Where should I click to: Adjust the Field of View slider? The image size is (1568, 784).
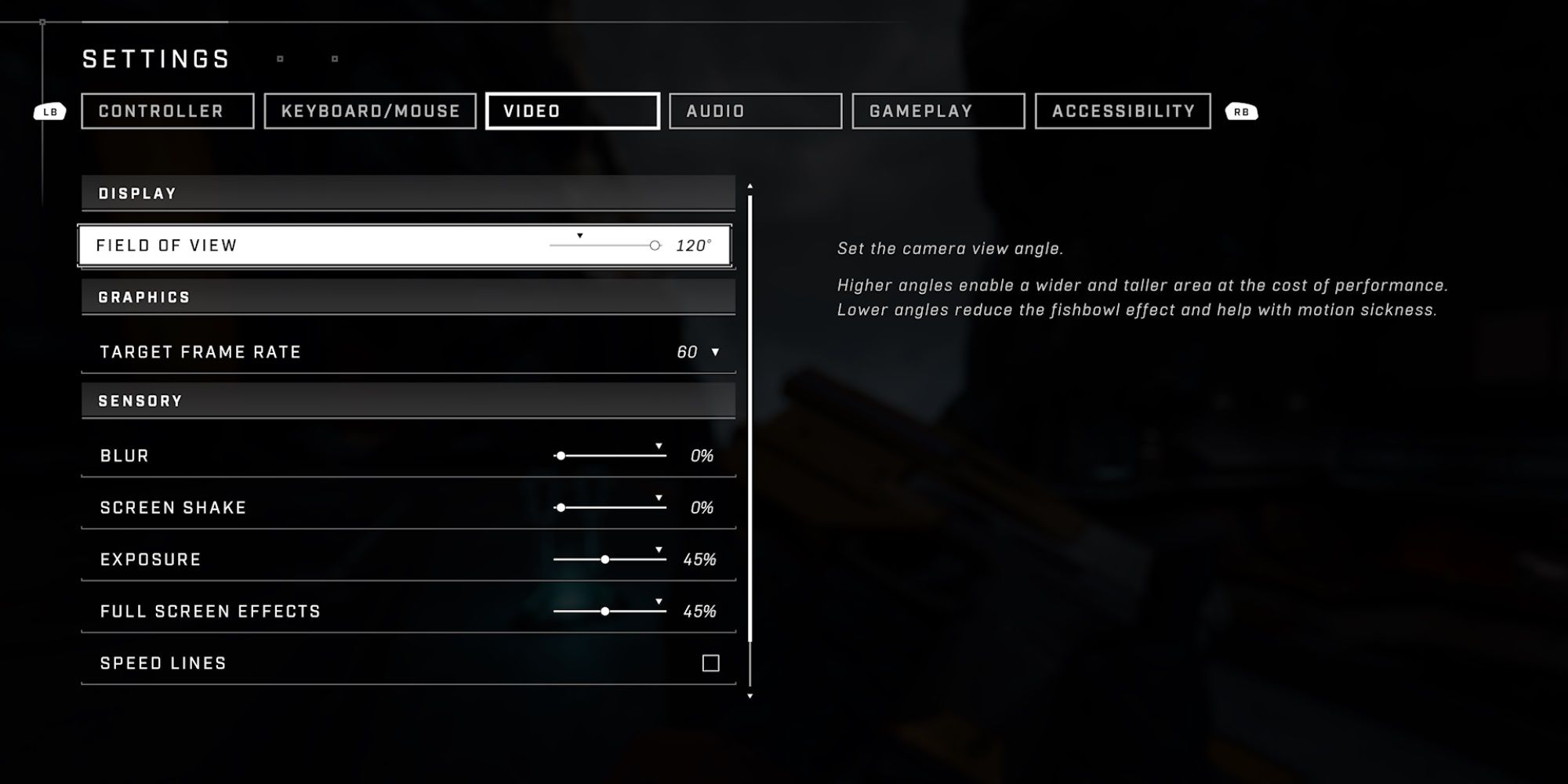click(x=655, y=245)
